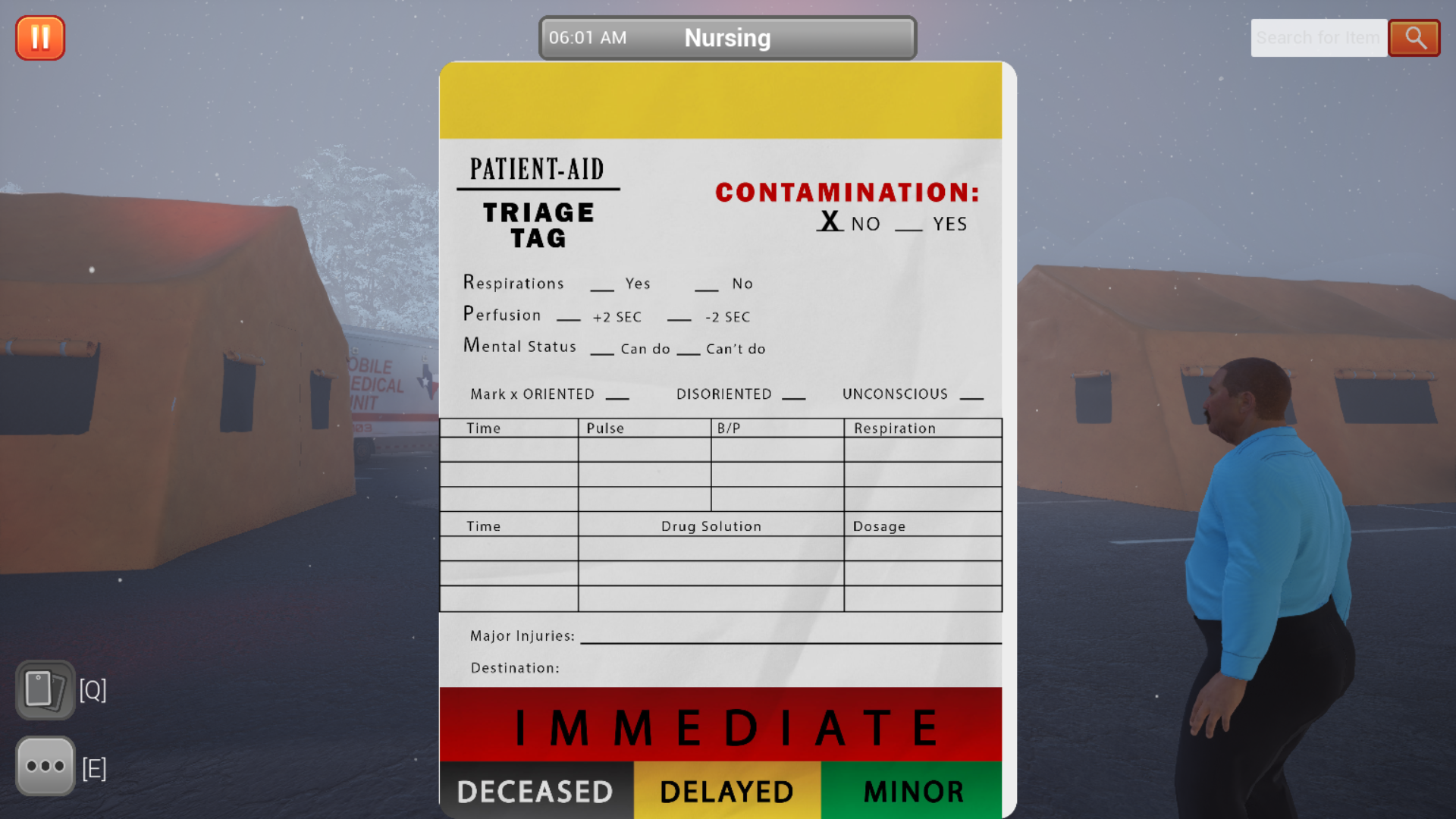Select the green MINOR category
This screenshot has width=1456, height=819.
(912, 791)
